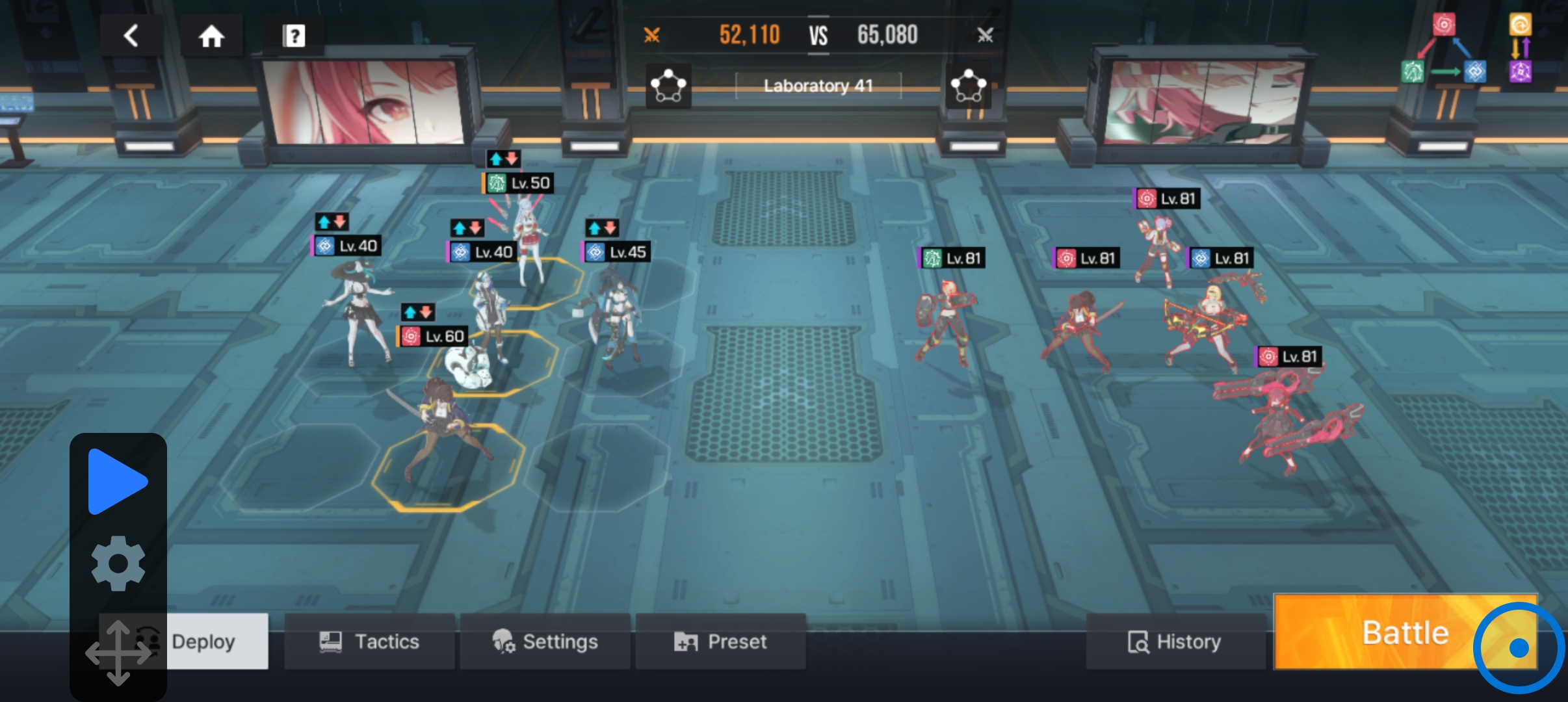The width and height of the screenshot is (1568, 702).
Task: Open the overlay gear settings
Action: click(x=118, y=563)
